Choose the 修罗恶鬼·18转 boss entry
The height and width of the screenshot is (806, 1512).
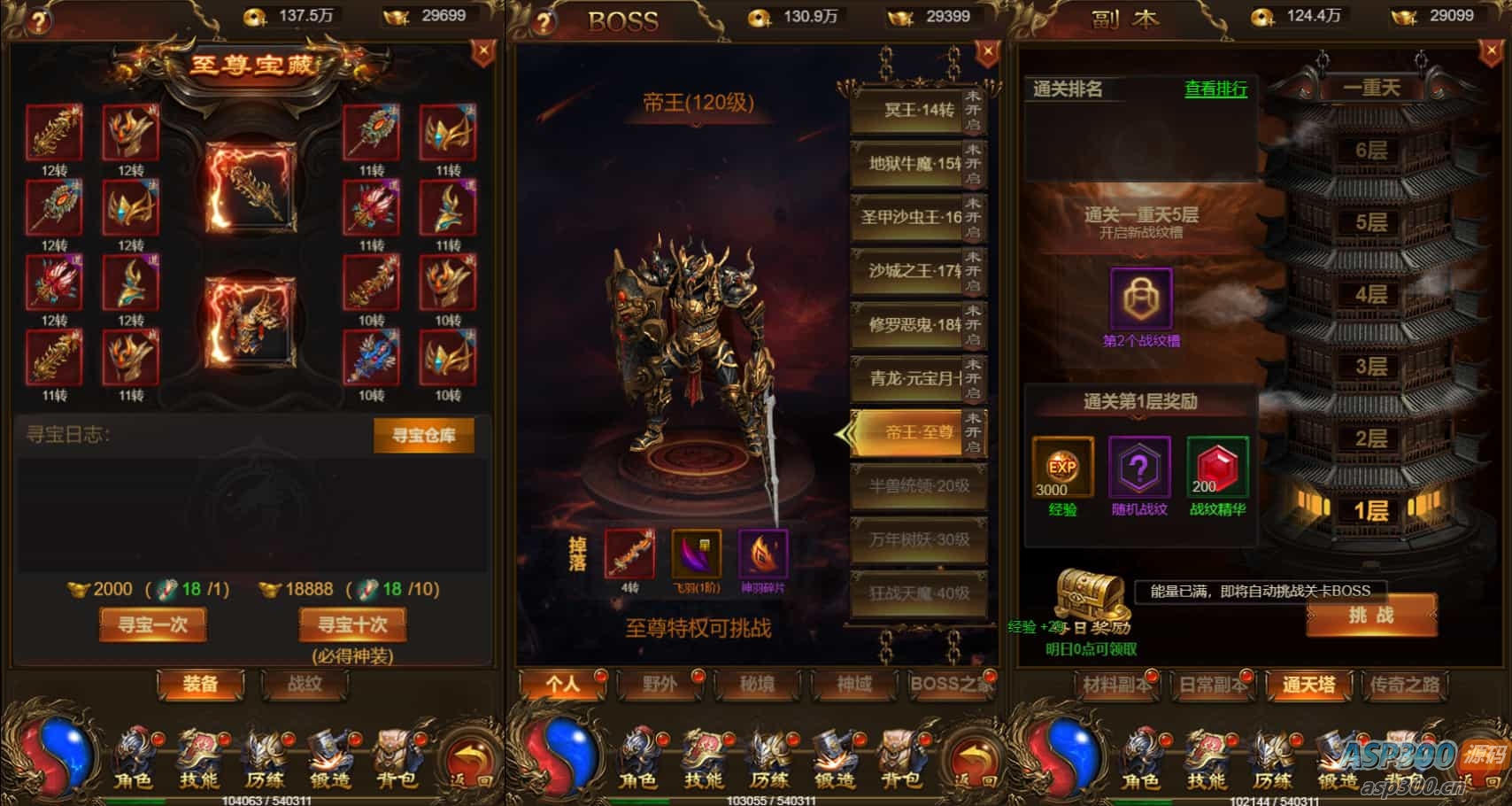click(x=906, y=325)
